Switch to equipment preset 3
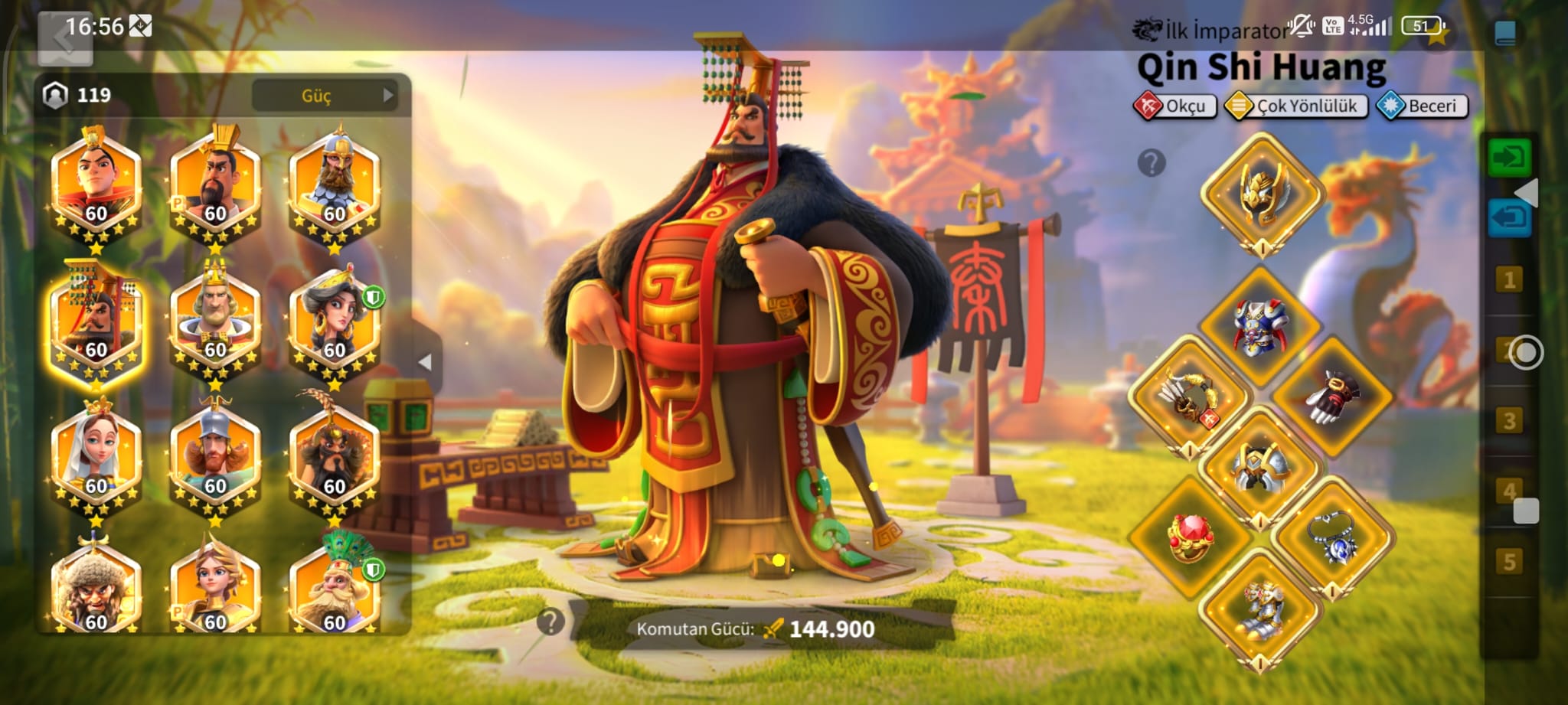Screen dimensions: 1568x705 pos(1509,420)
